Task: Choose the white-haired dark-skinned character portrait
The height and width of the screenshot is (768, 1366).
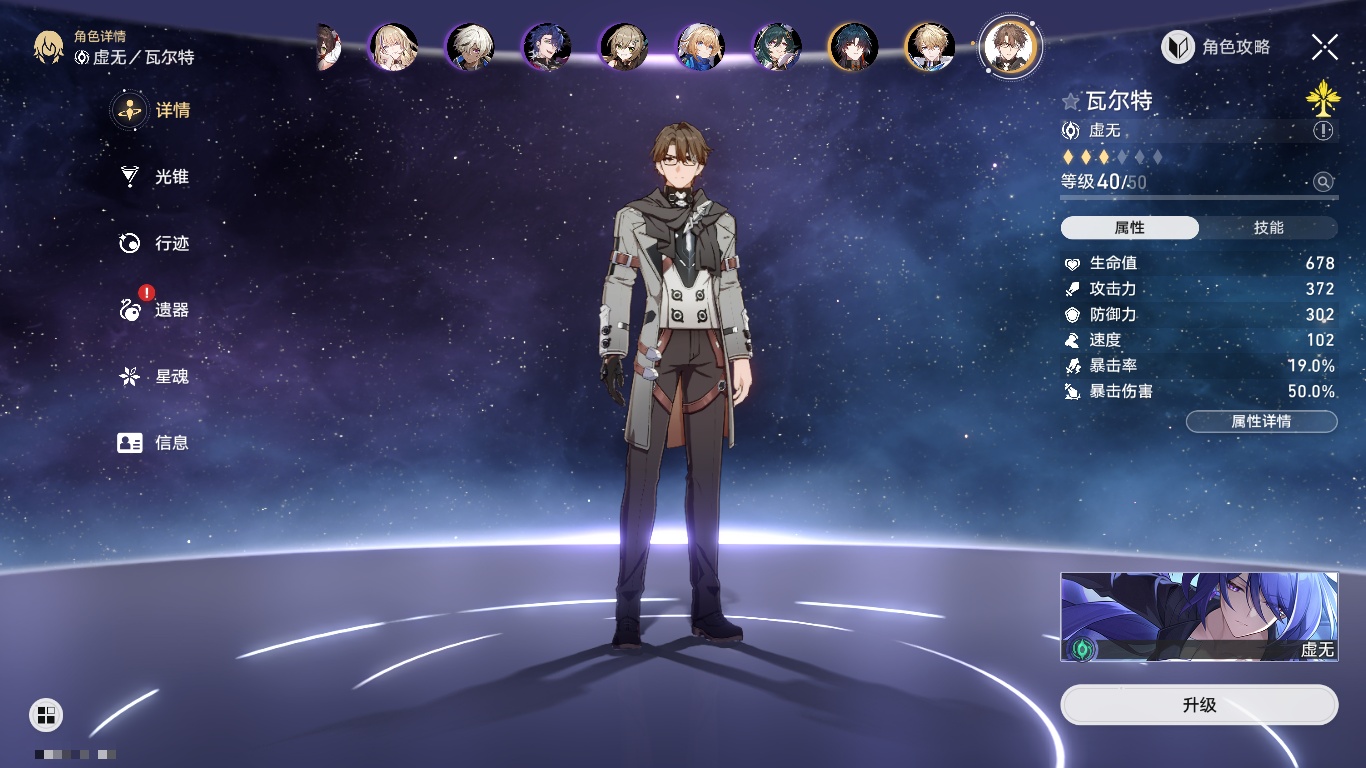Action: click(470, 47)
